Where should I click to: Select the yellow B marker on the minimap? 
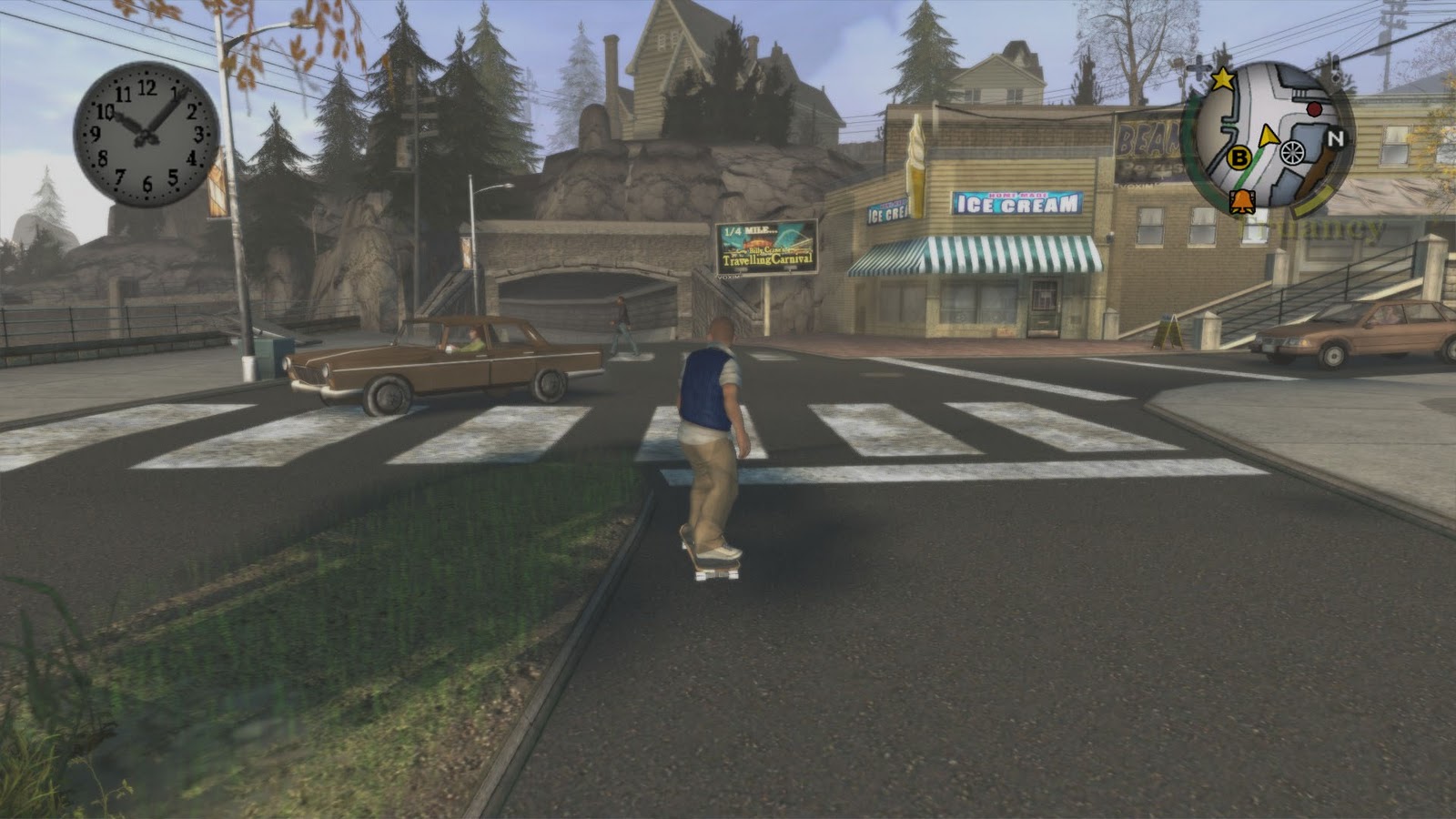(x=1239, y=157)
